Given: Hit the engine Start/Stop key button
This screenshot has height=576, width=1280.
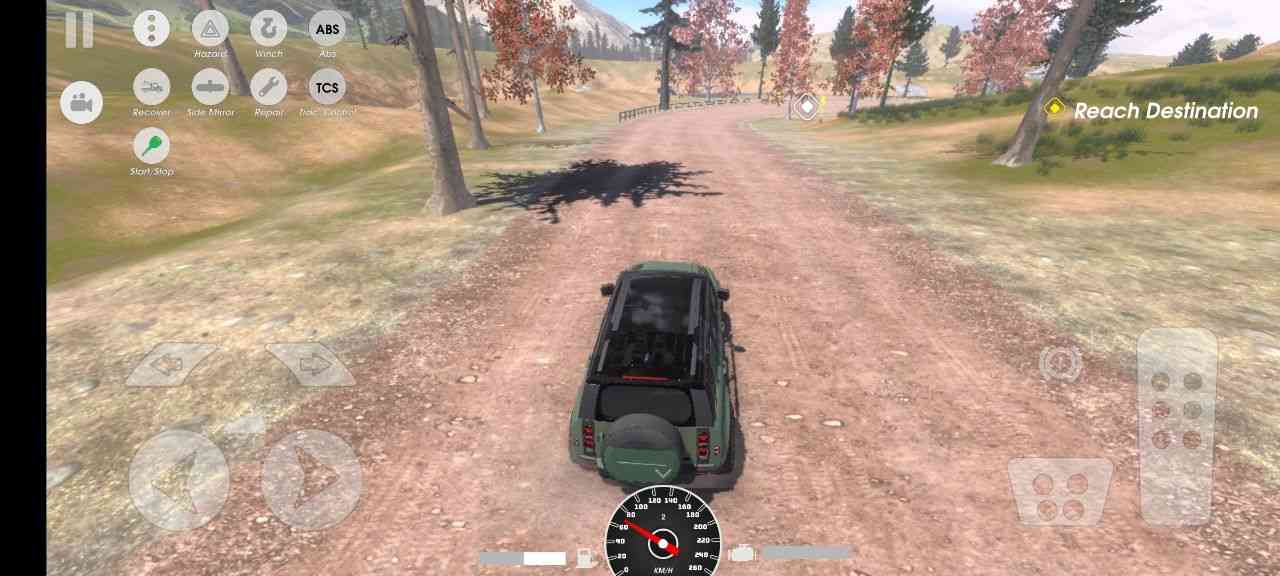Looking at the screenshot, I should pyautogui.click(x=151, y=146).
